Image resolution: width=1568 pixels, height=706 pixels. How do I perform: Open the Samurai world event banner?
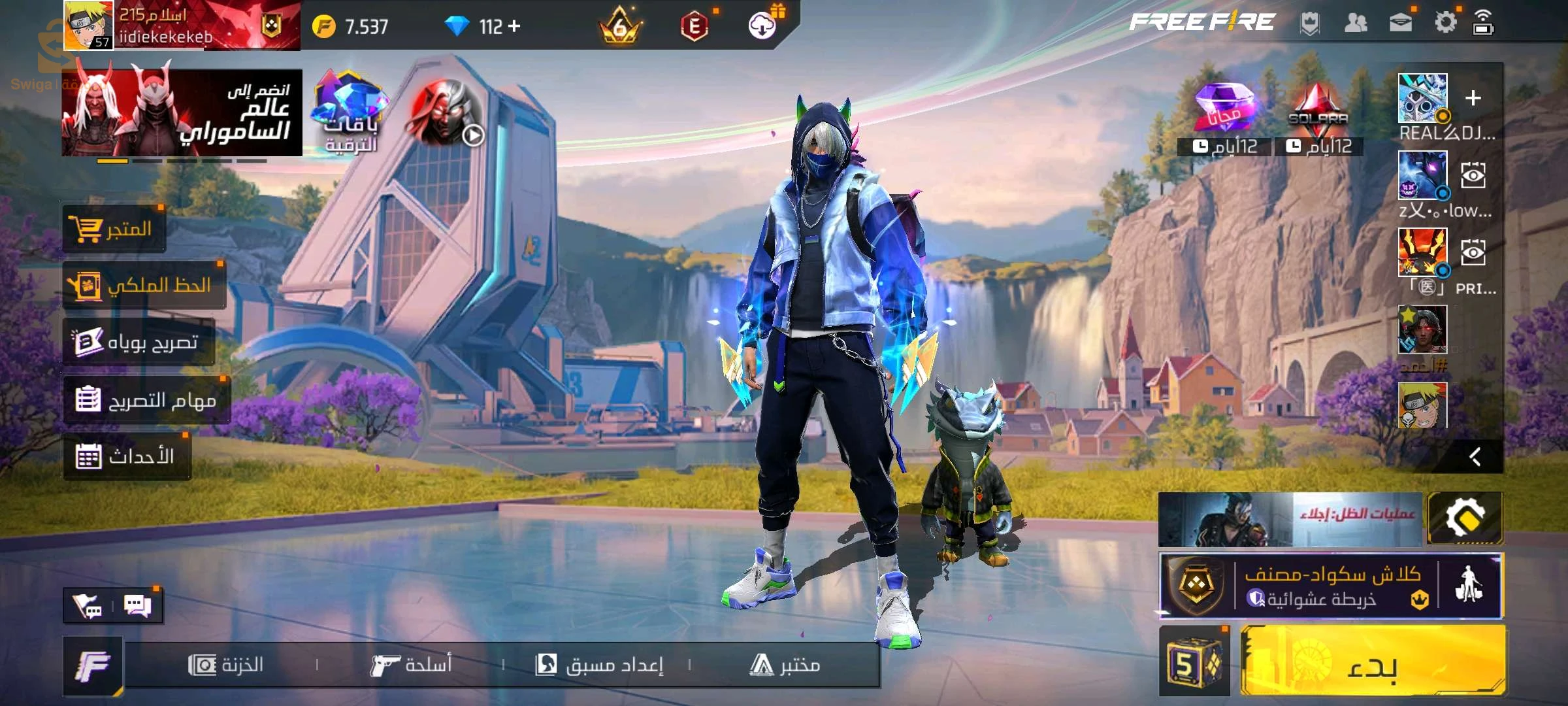click(x=182, y=112)
